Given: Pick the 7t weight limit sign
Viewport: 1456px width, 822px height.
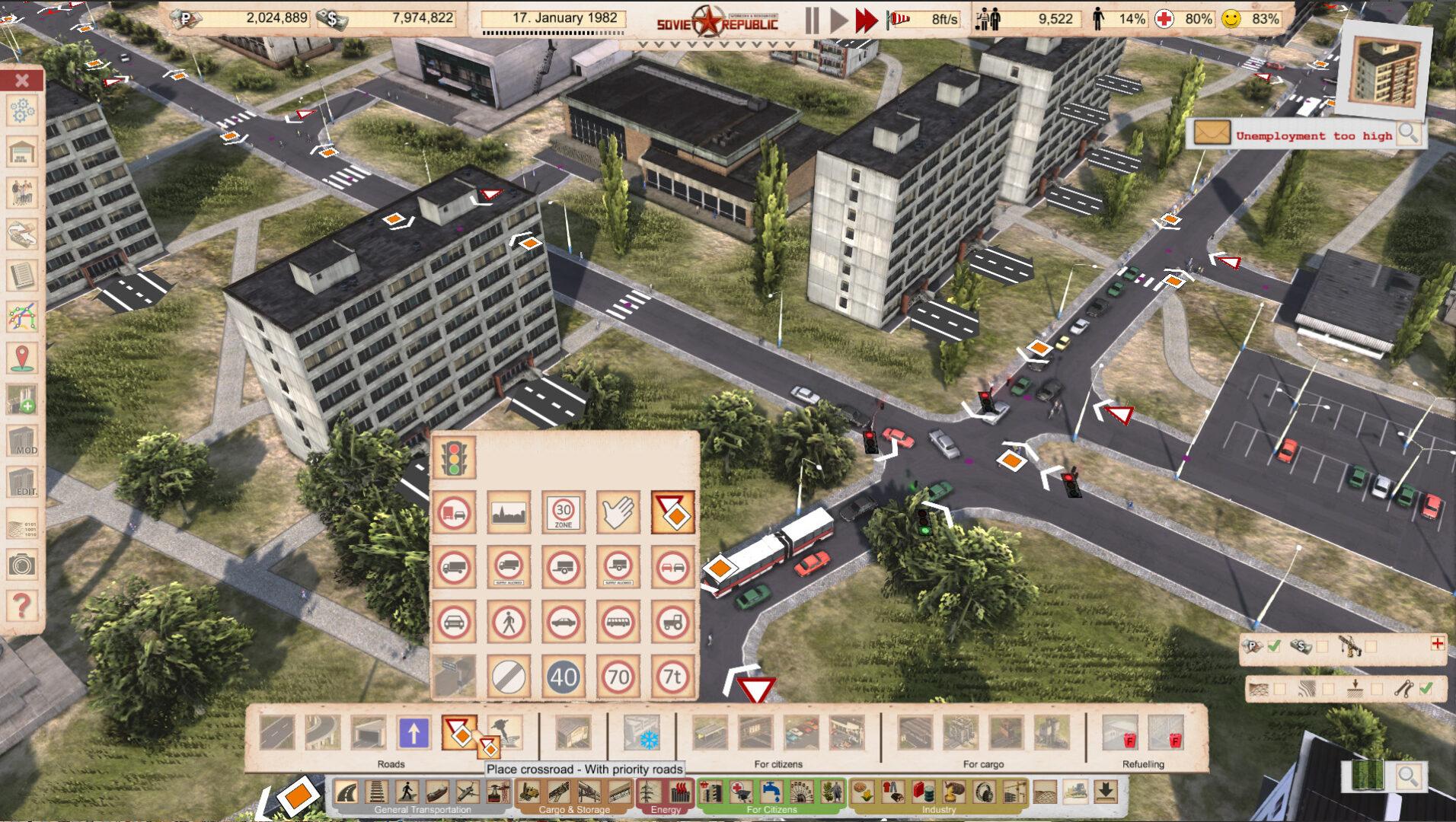Looking at the screenshot, I should (673, 677).
